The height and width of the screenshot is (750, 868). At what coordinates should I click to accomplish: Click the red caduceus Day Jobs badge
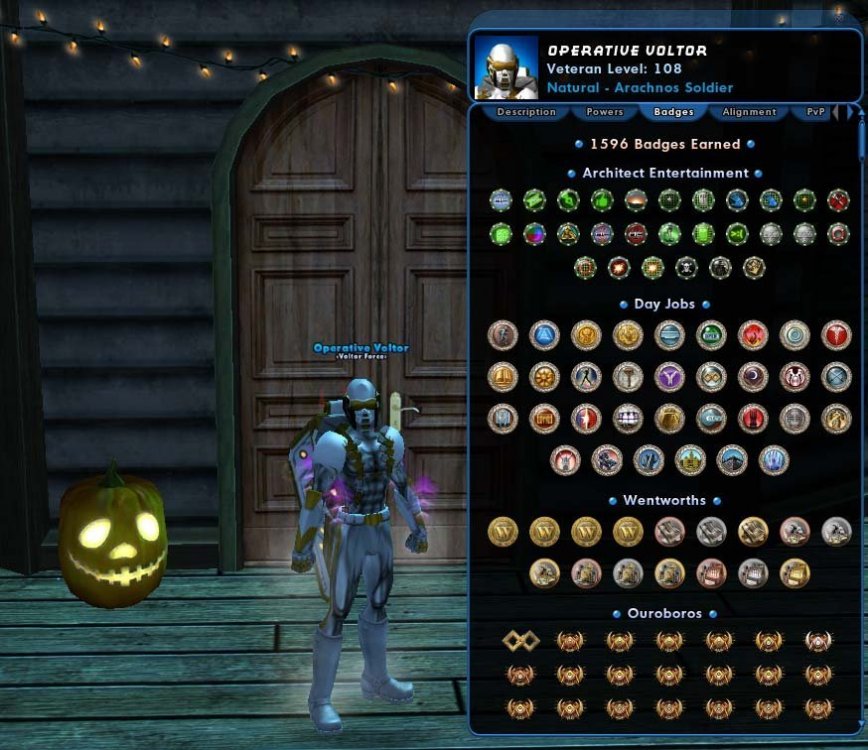(x=836, y=335)
